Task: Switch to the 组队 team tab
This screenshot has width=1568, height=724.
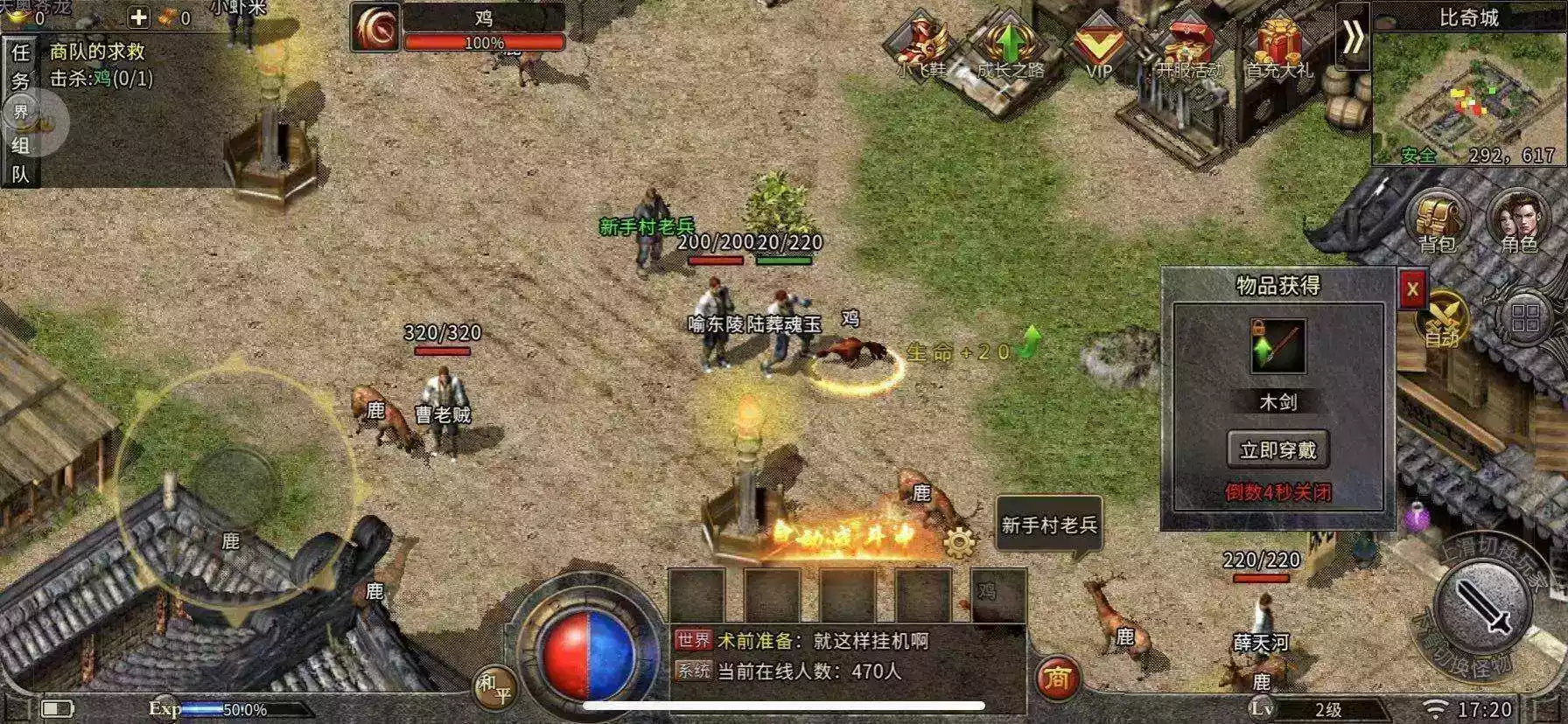Action: (20, 159)
